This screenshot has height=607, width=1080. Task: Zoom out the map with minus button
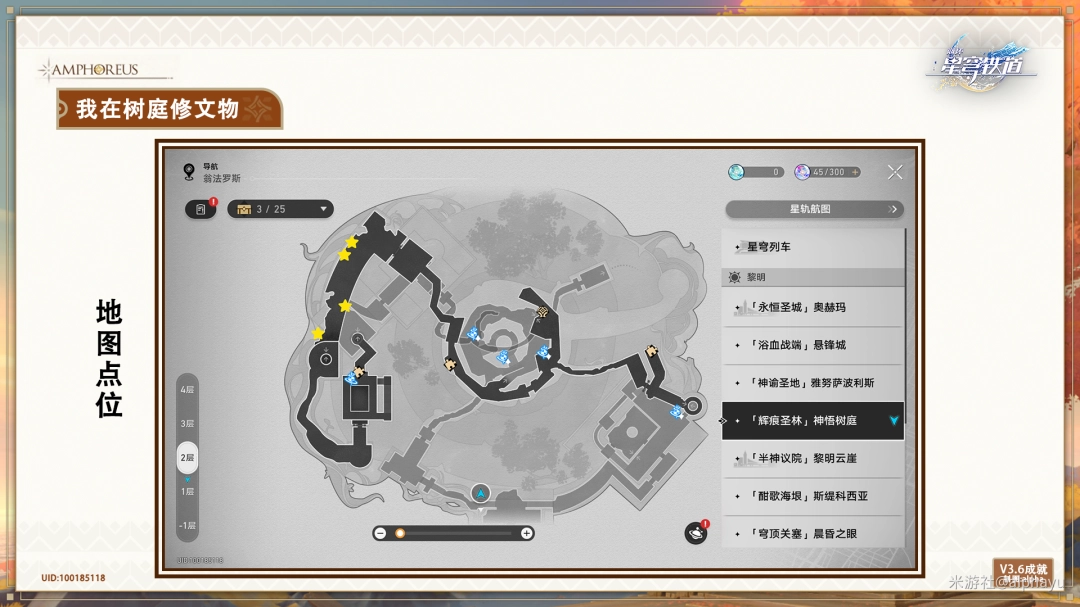coord(380,533)
